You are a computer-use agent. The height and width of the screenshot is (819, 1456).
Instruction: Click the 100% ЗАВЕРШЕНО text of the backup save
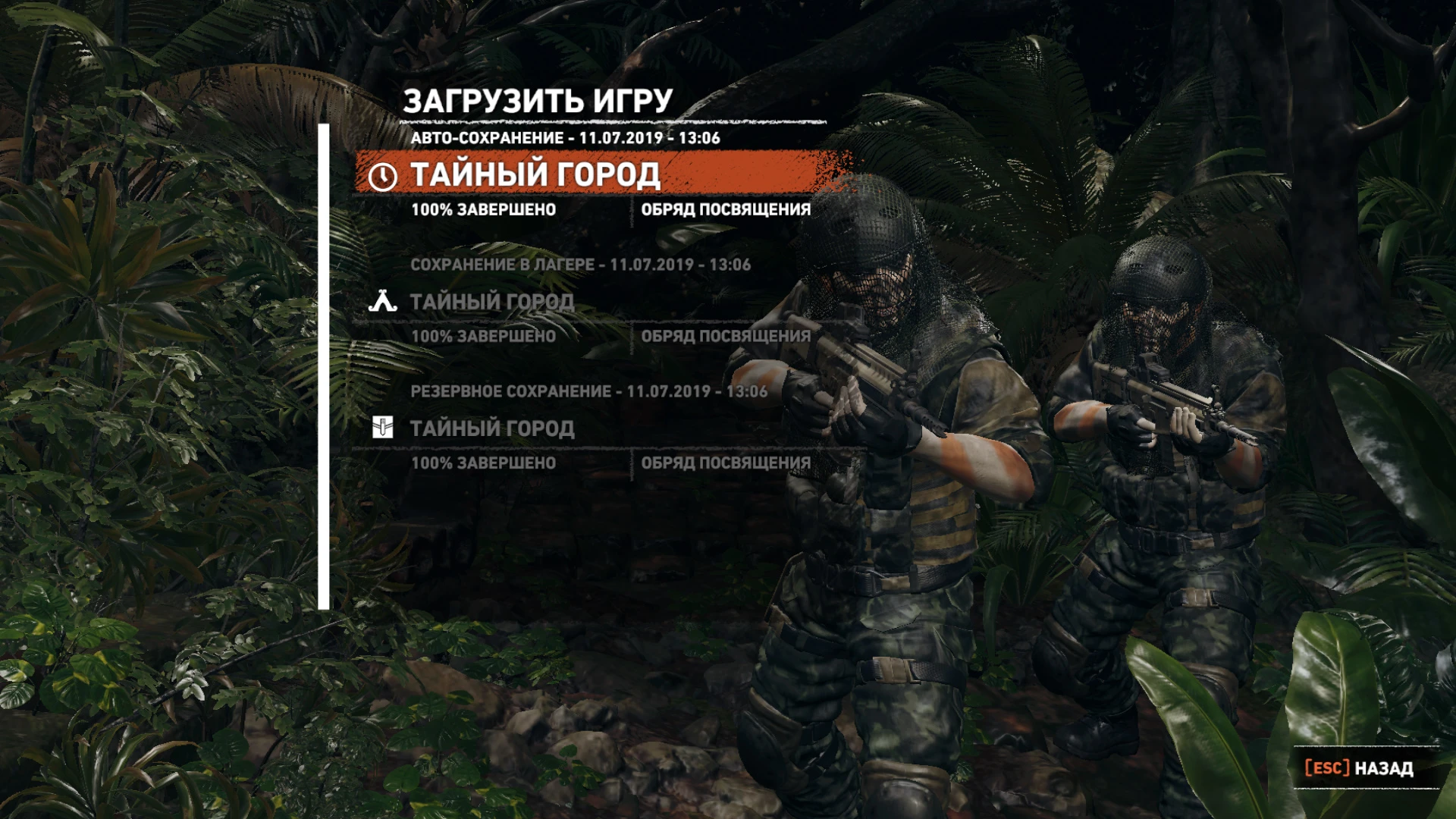[484, 461]
